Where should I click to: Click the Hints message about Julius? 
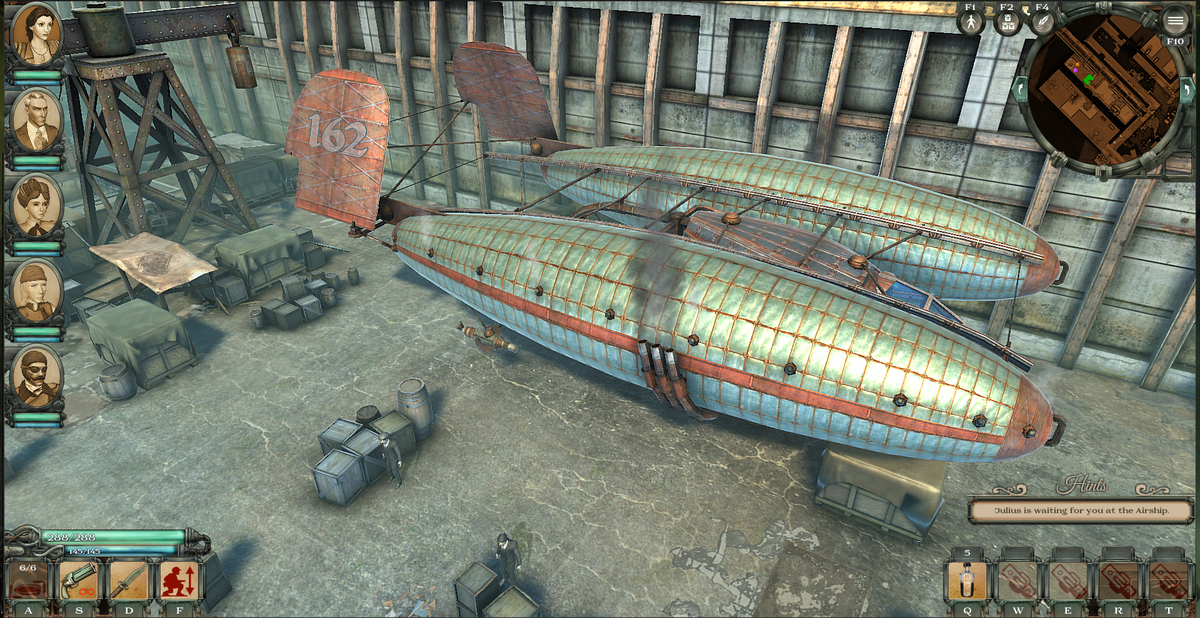point(1082,510)
